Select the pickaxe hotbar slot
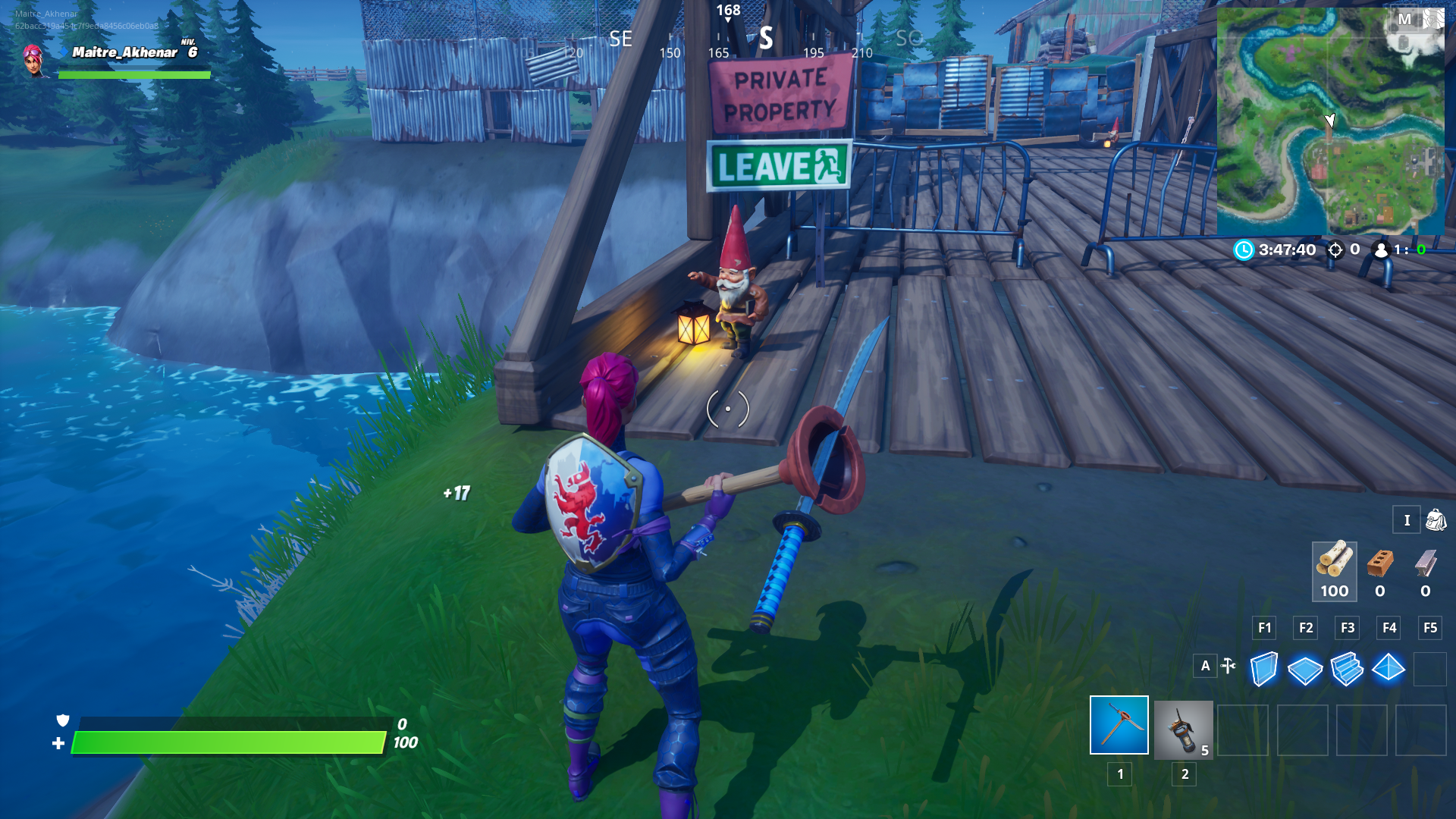Screen dimensions: 1456x819 click(x=1119, y=726)
